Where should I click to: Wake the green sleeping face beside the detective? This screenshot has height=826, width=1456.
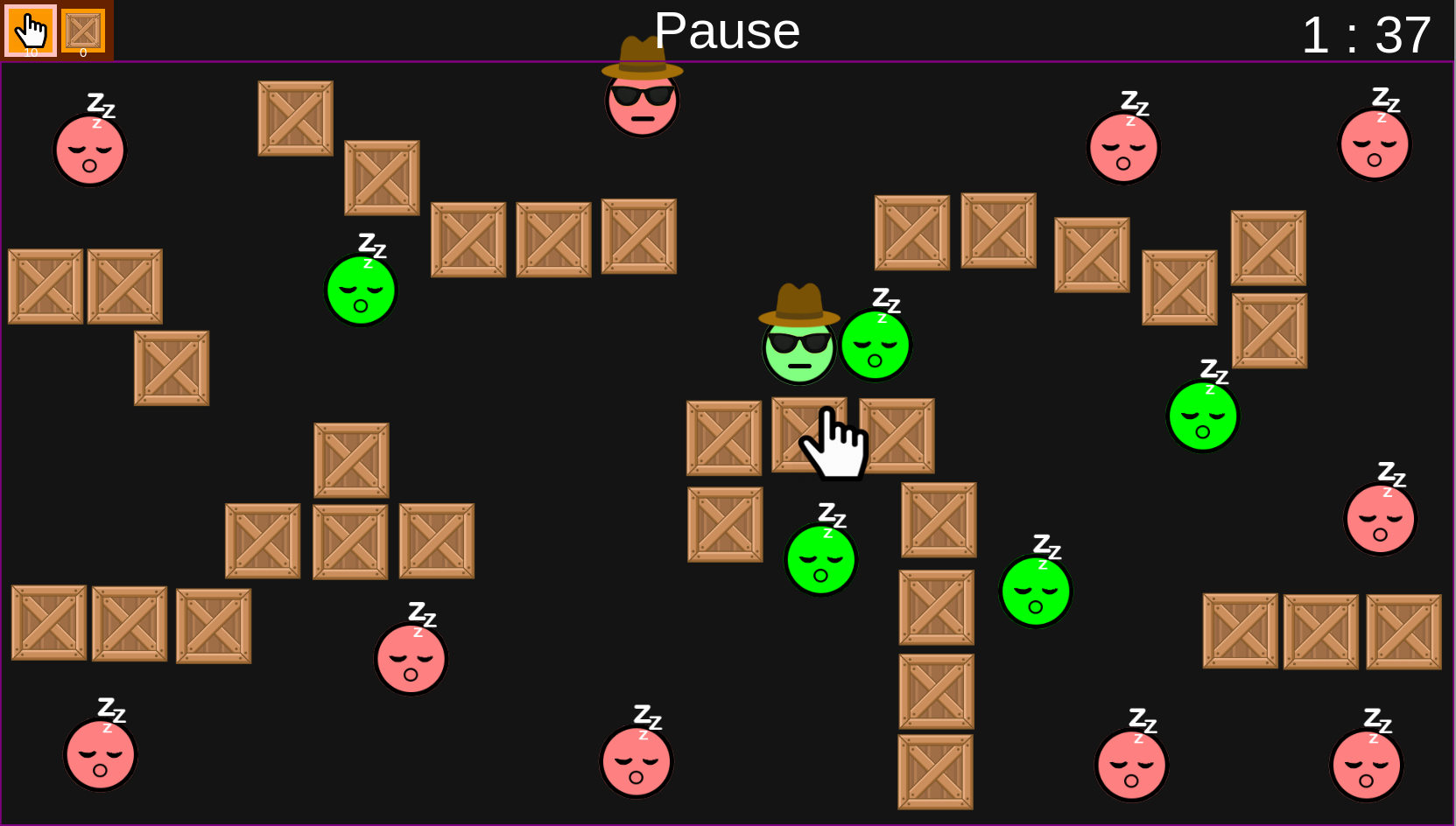[x=875, y=346]
